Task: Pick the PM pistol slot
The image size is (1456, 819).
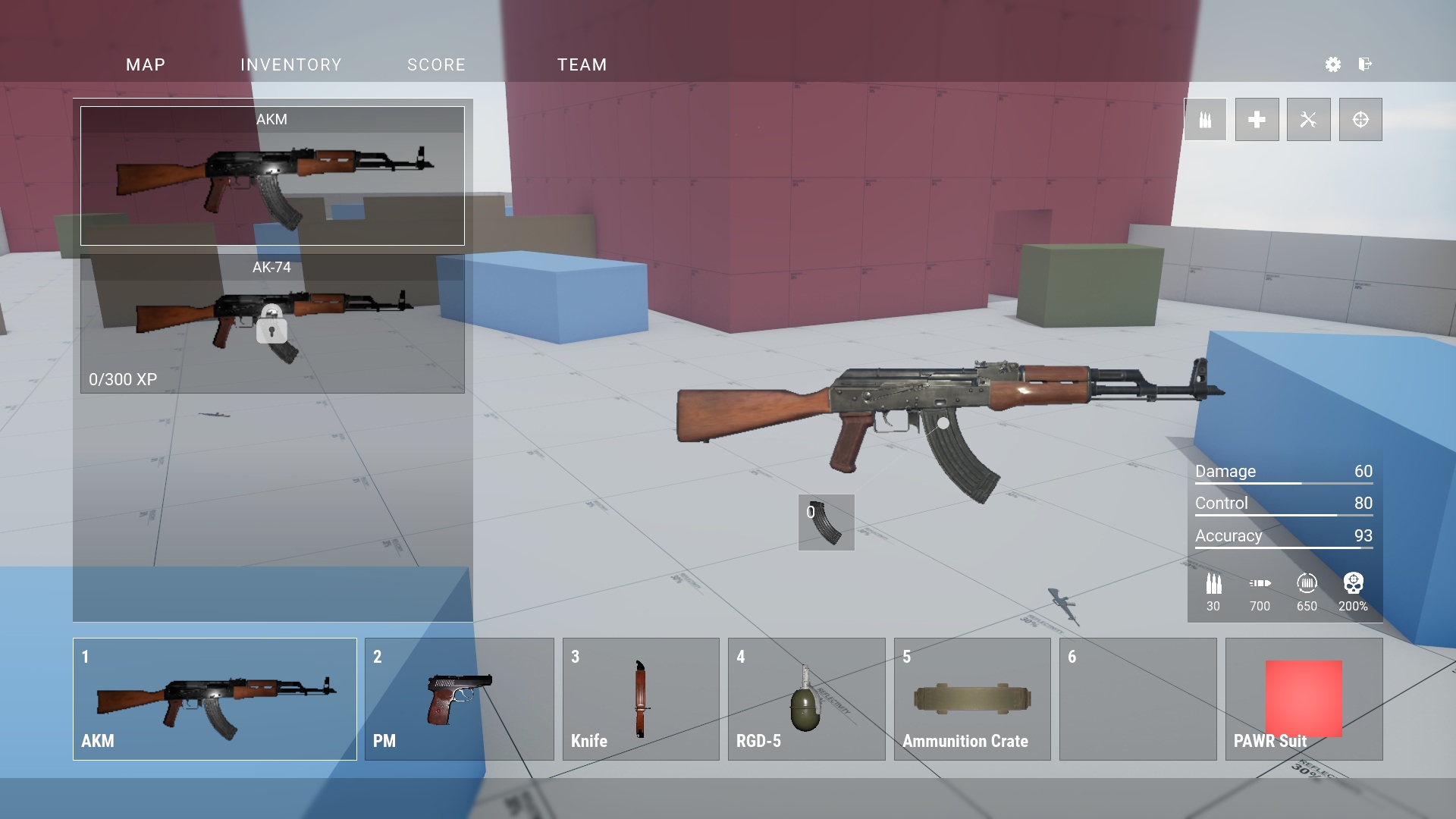Action: tap(459, 699)
